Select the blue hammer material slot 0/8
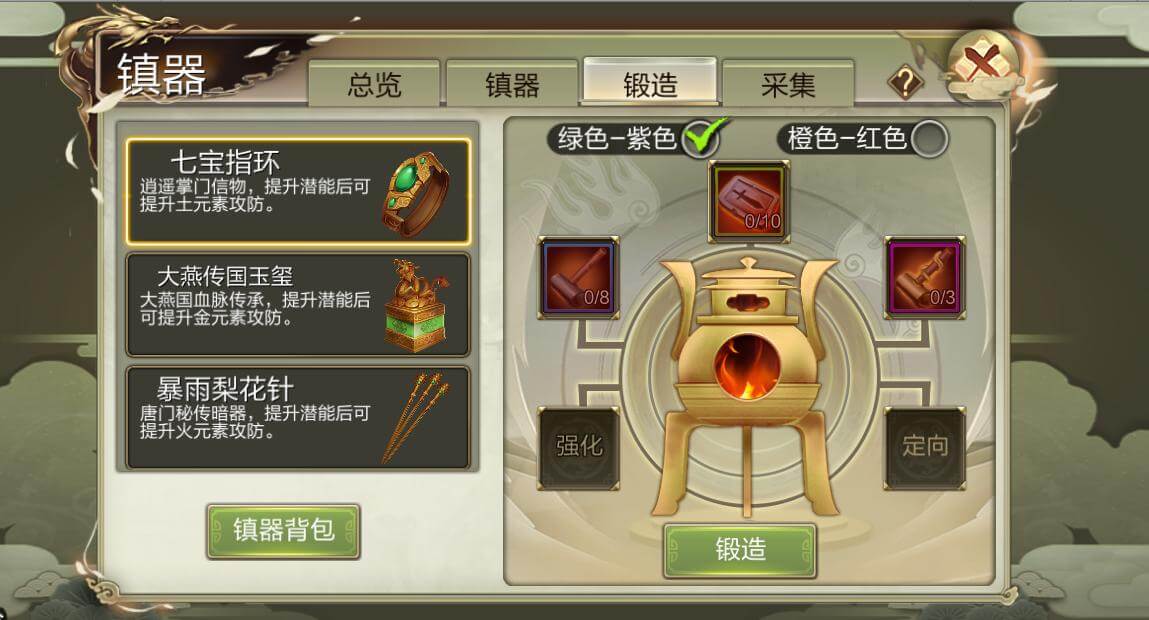This screenshot has height=620, width=1149. 579,277
